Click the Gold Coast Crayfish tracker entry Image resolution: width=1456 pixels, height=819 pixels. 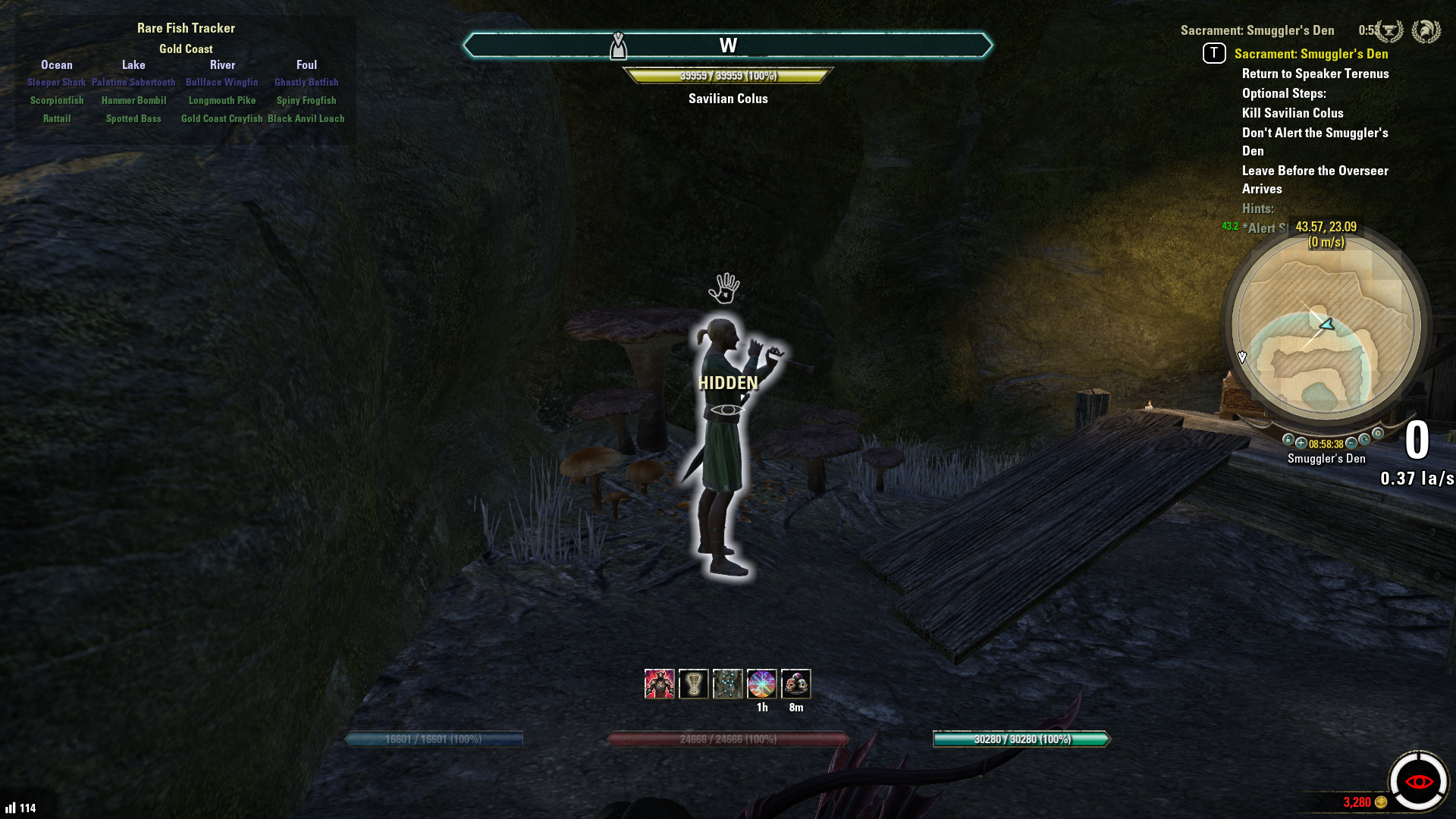[221, 119]
